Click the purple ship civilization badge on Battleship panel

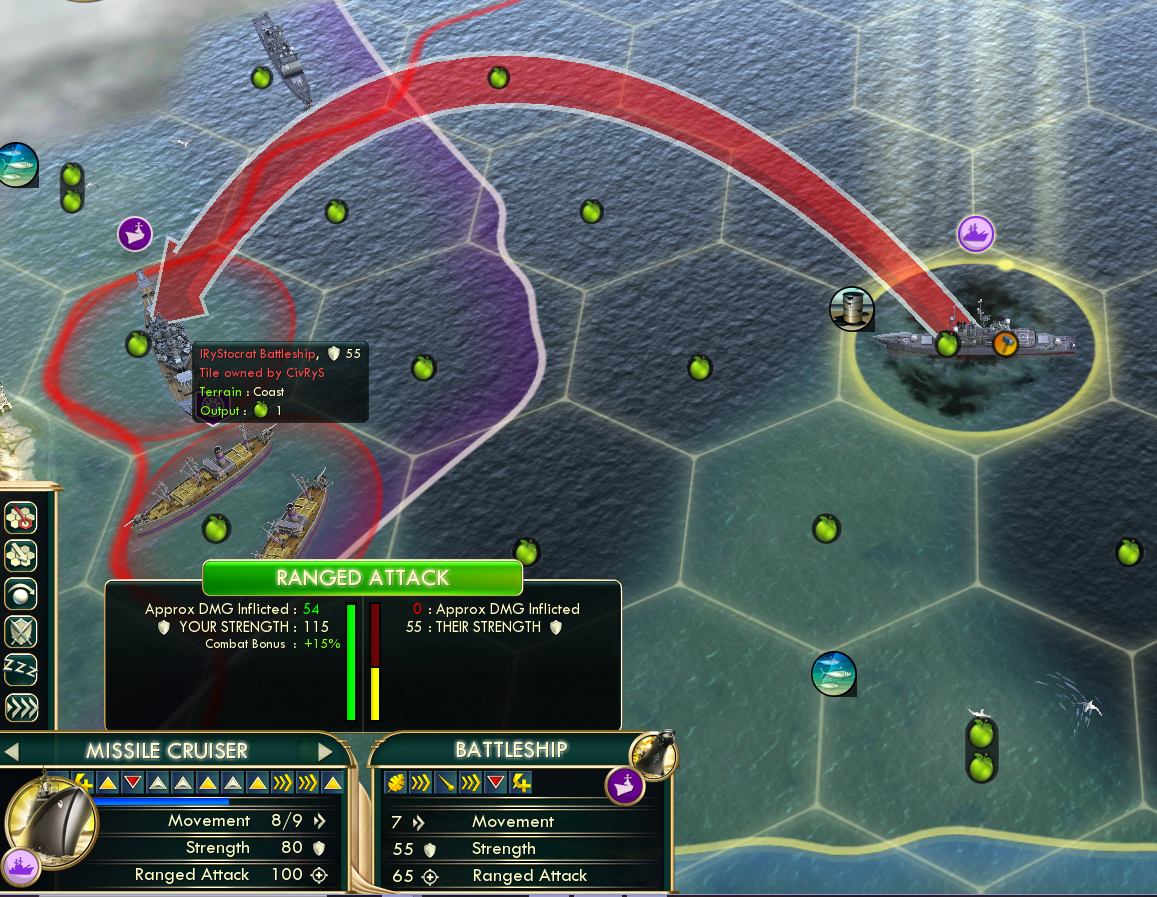point(625,785)
